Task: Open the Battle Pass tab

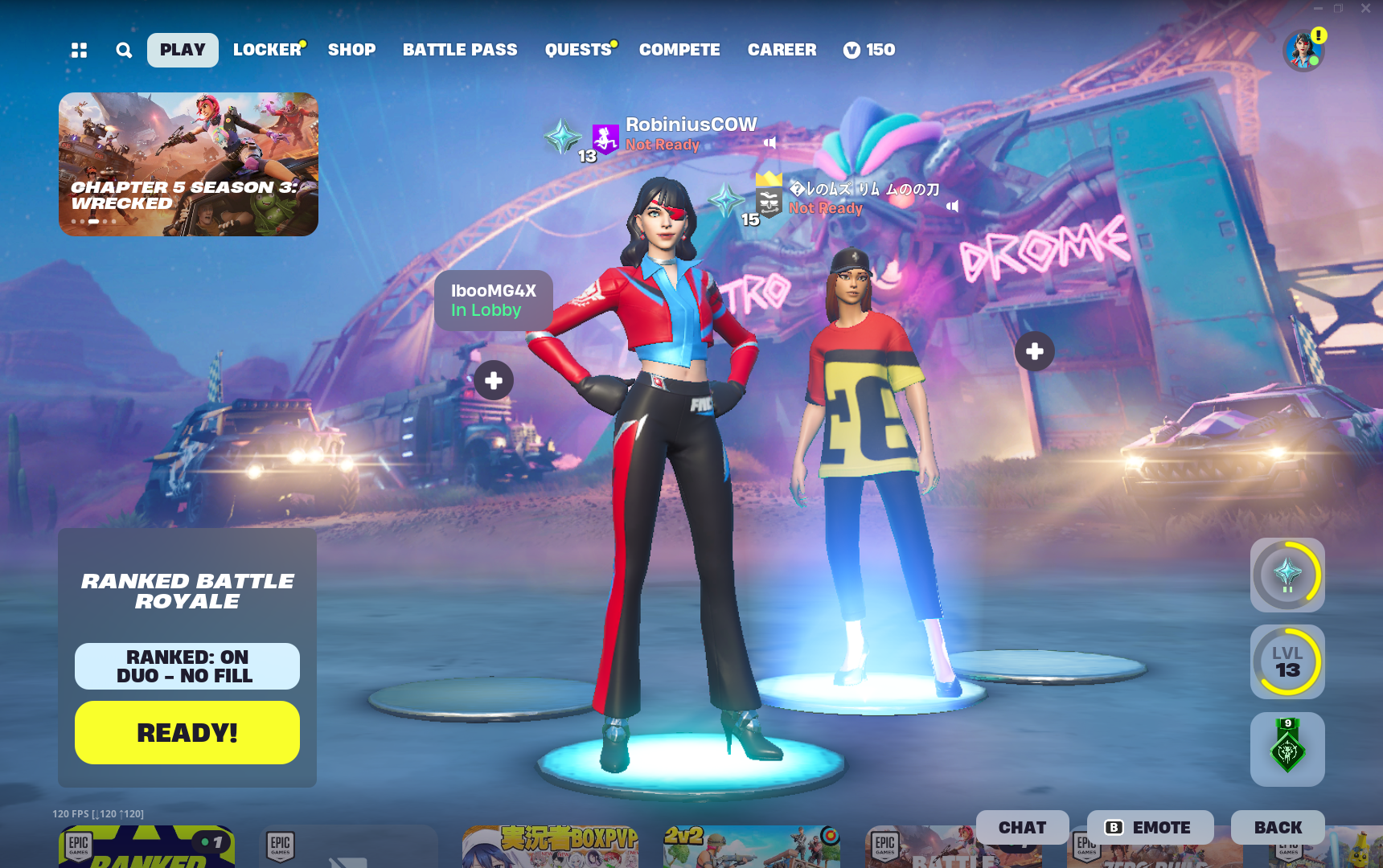Action: coord(460,50)
